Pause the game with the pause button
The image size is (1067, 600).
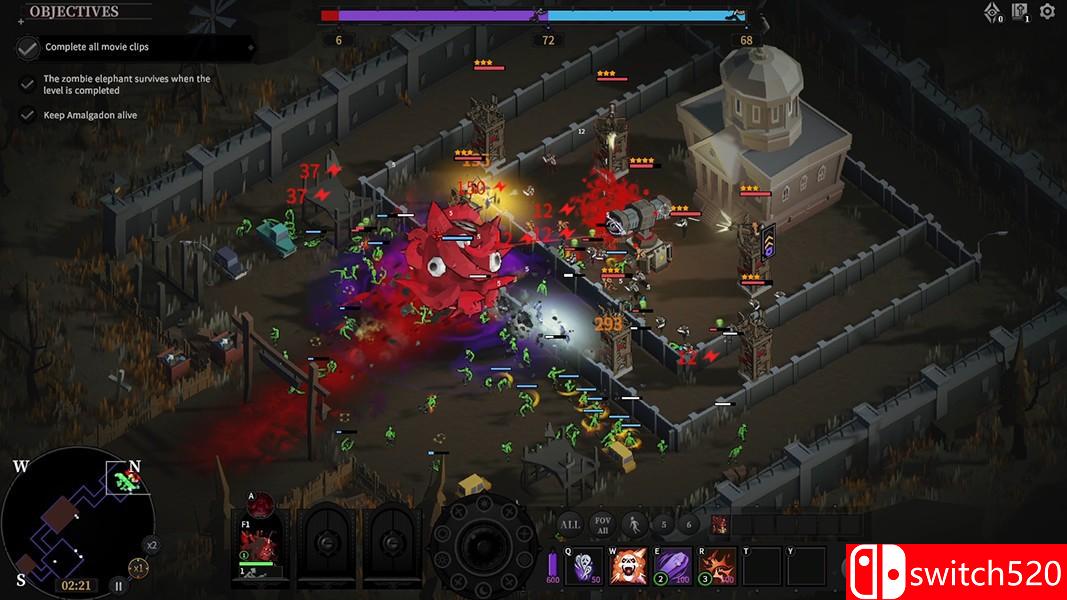[117, 587]
